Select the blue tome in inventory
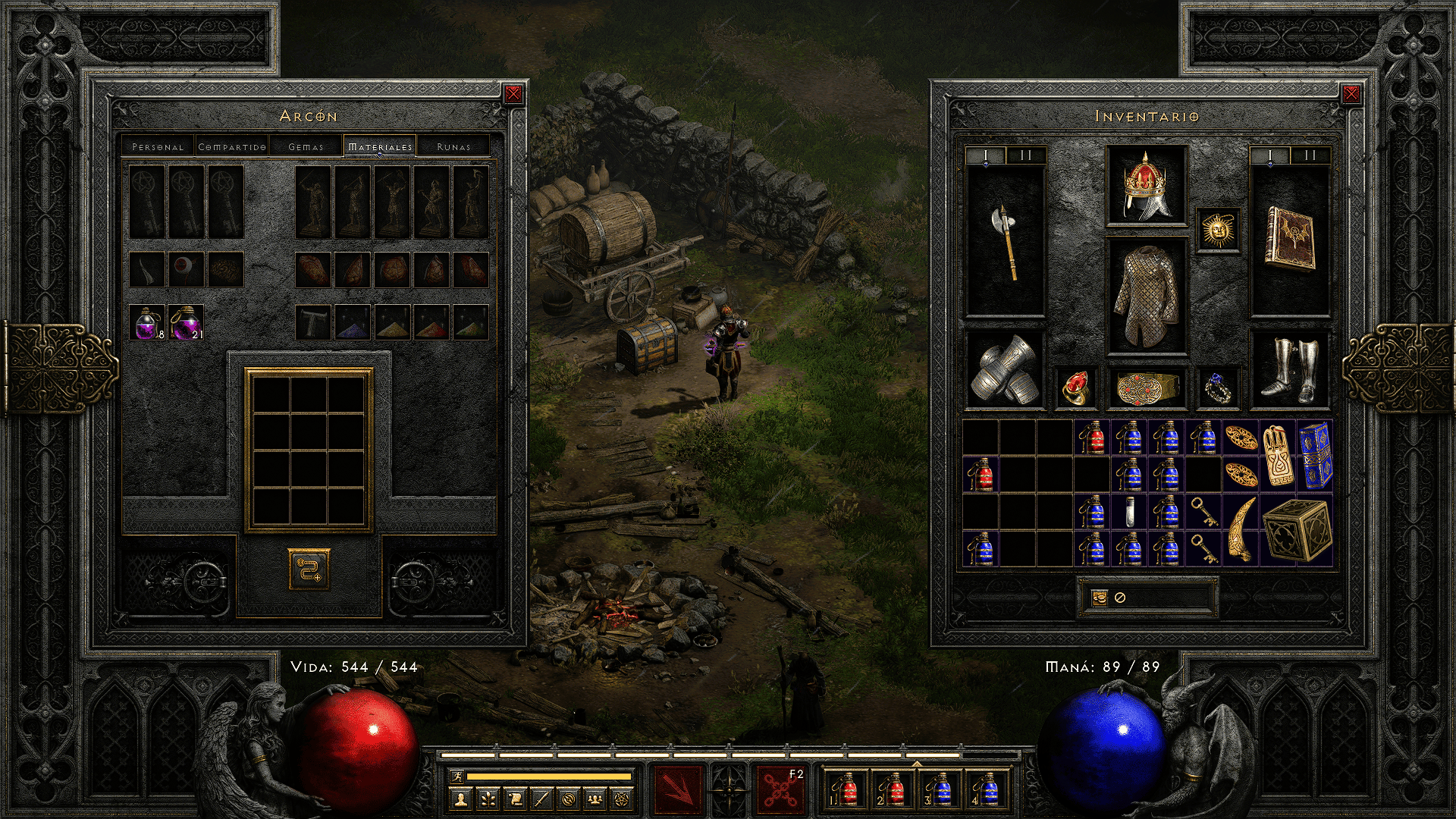 [1316, 456]
